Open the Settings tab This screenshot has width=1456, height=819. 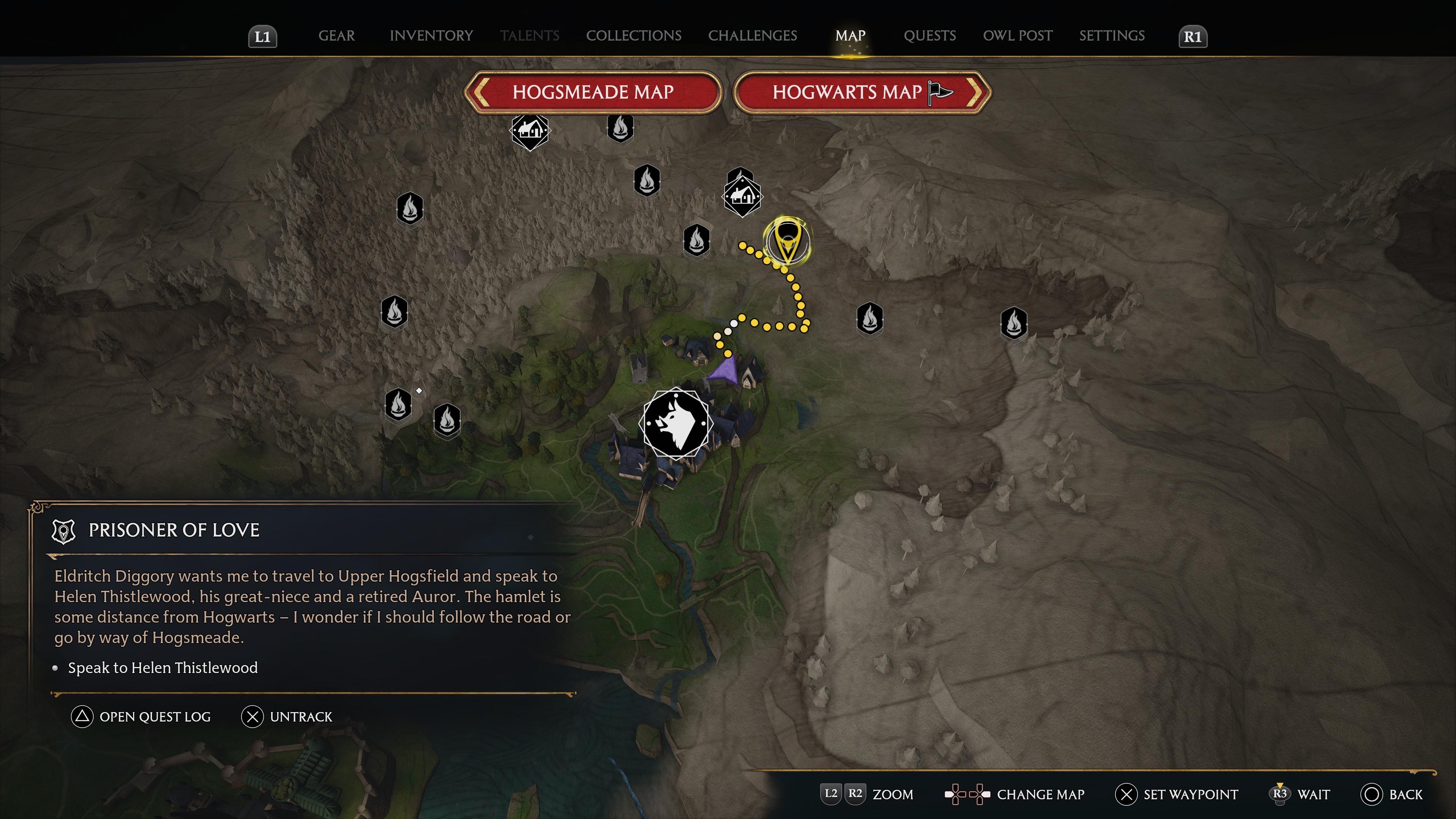point(1111,36)
